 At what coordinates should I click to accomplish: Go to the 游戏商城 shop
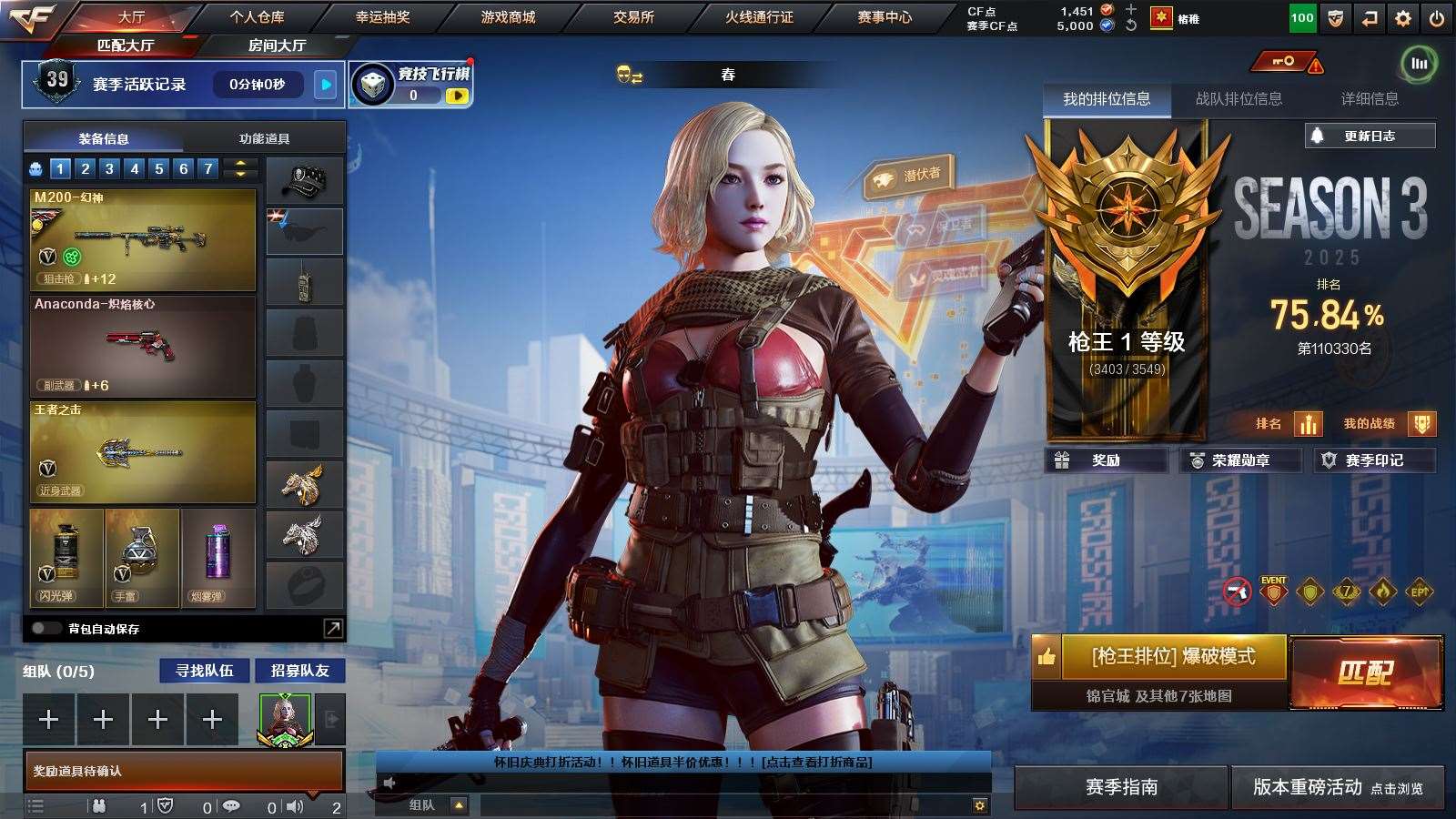pyautogui.click(x=508, y=17)
